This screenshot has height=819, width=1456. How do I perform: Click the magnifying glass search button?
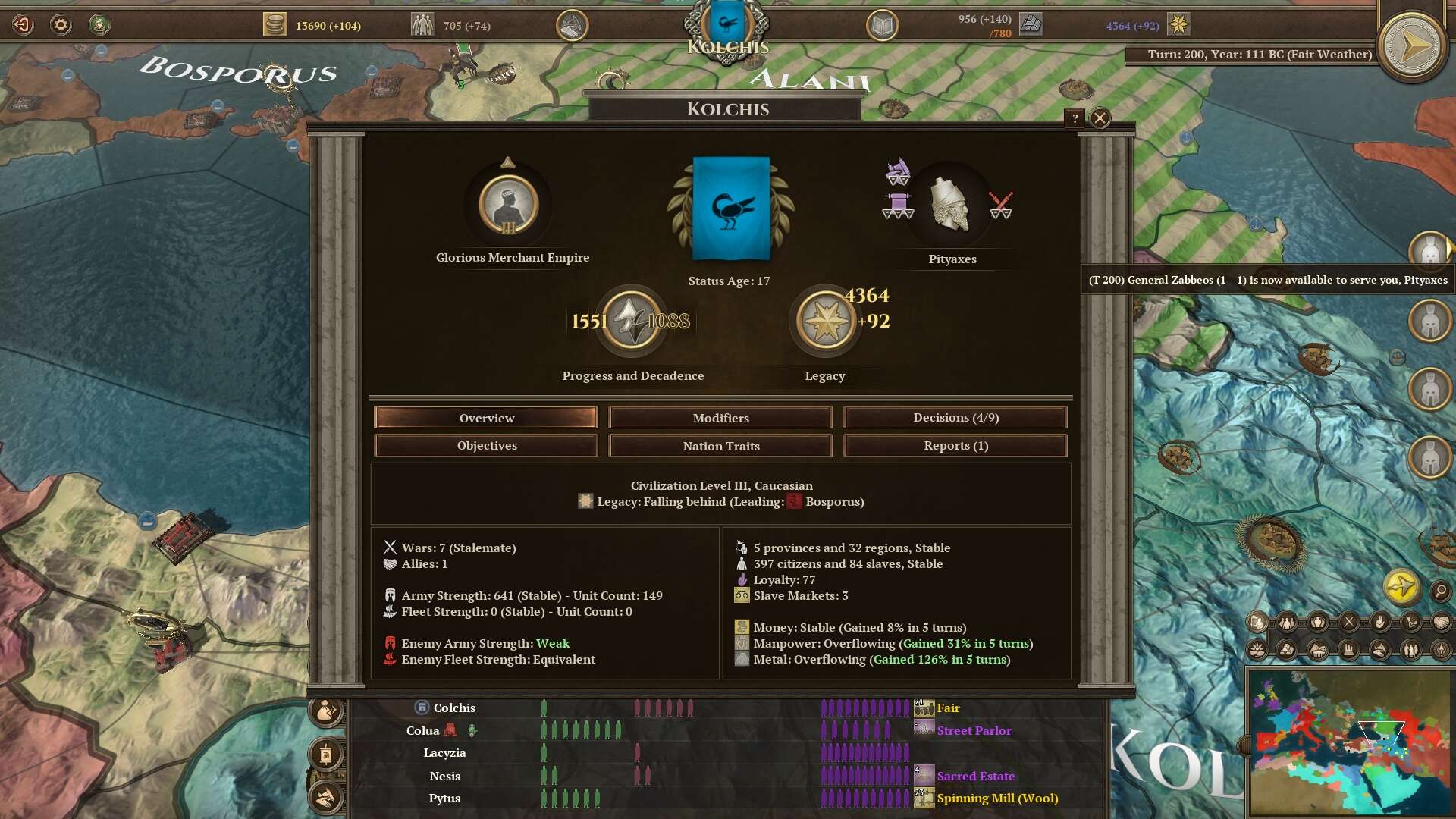pyautogui.click(x=1440, y=591)
